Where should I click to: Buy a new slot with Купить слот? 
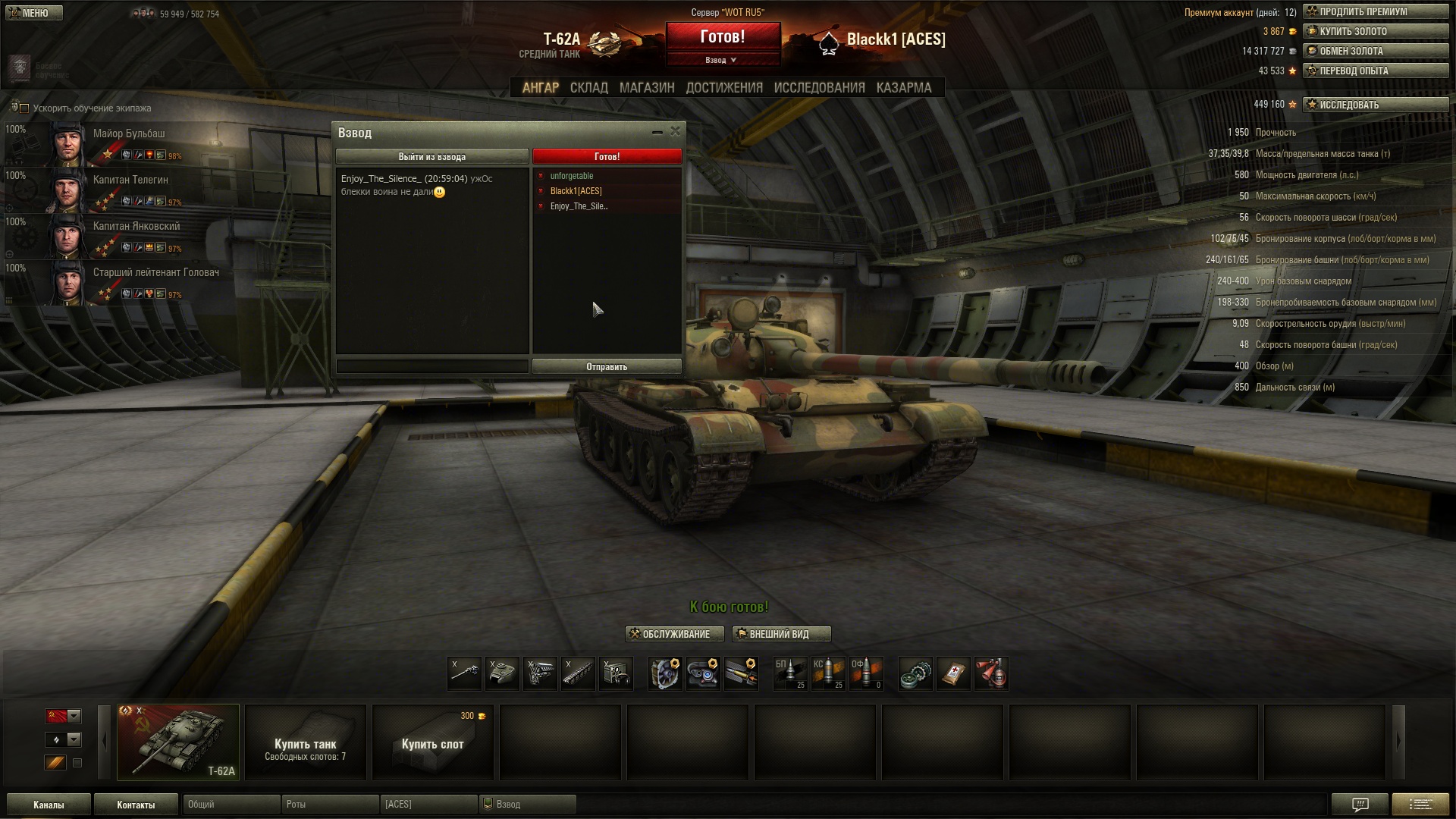[432, 743]
